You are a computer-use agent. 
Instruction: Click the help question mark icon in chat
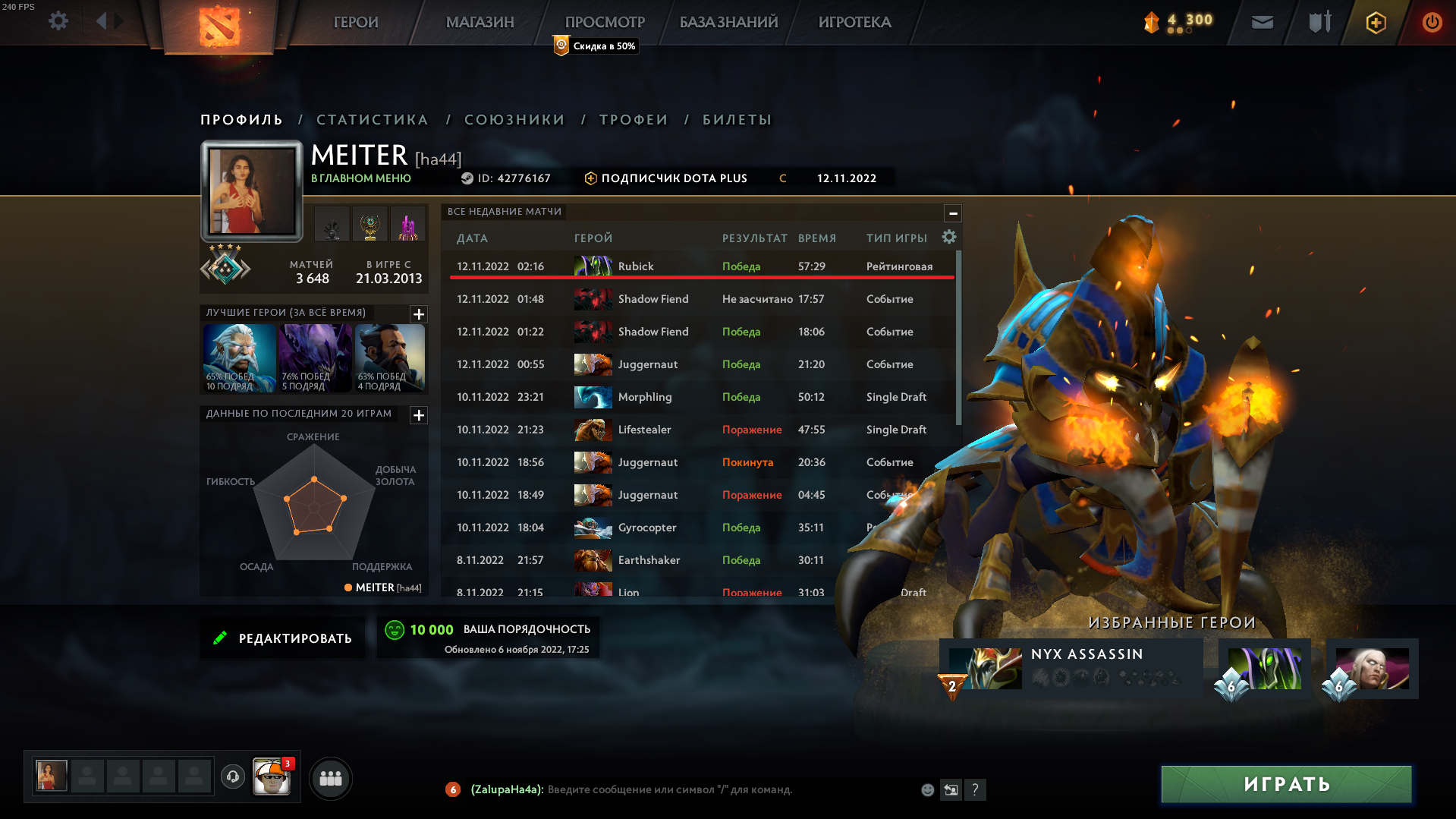pyautogui.click(x=975, y=789)
